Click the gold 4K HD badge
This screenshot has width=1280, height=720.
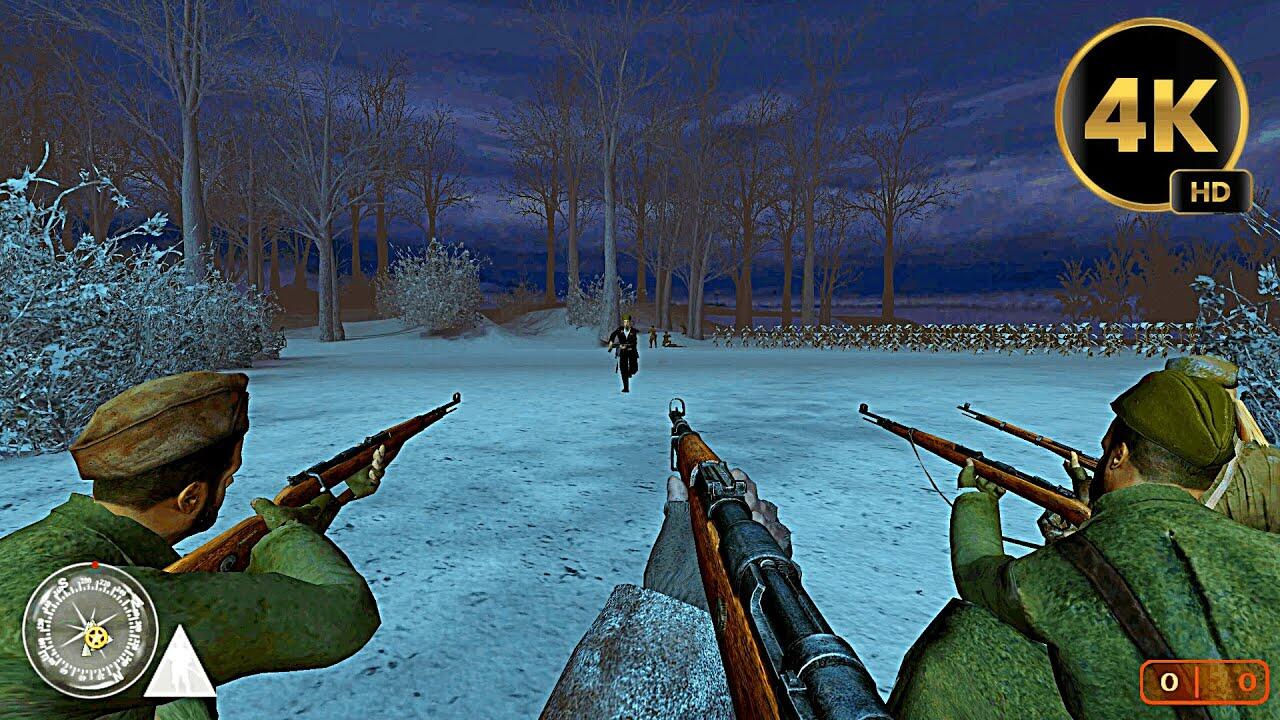tap(1152, 115)
